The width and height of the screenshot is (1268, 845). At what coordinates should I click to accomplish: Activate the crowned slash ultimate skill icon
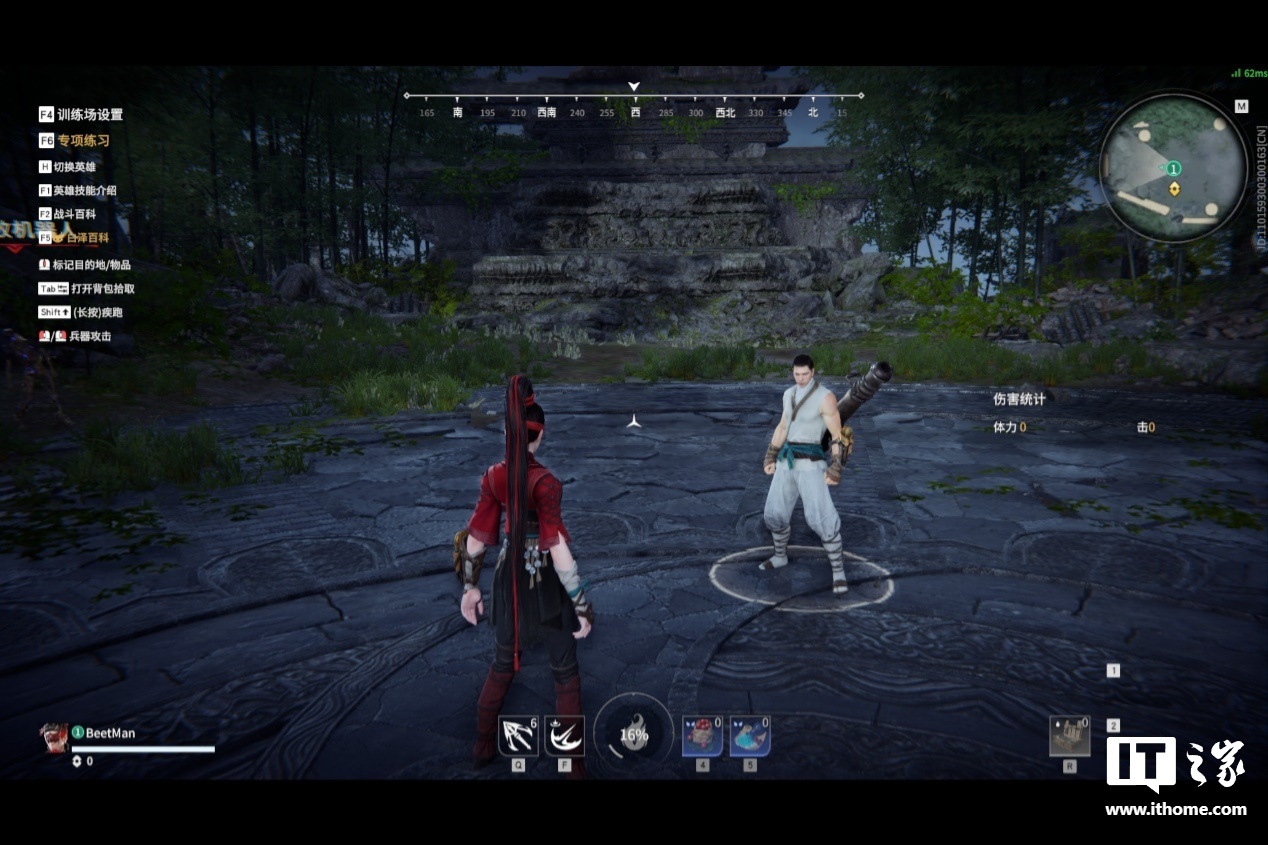[564, 736]
